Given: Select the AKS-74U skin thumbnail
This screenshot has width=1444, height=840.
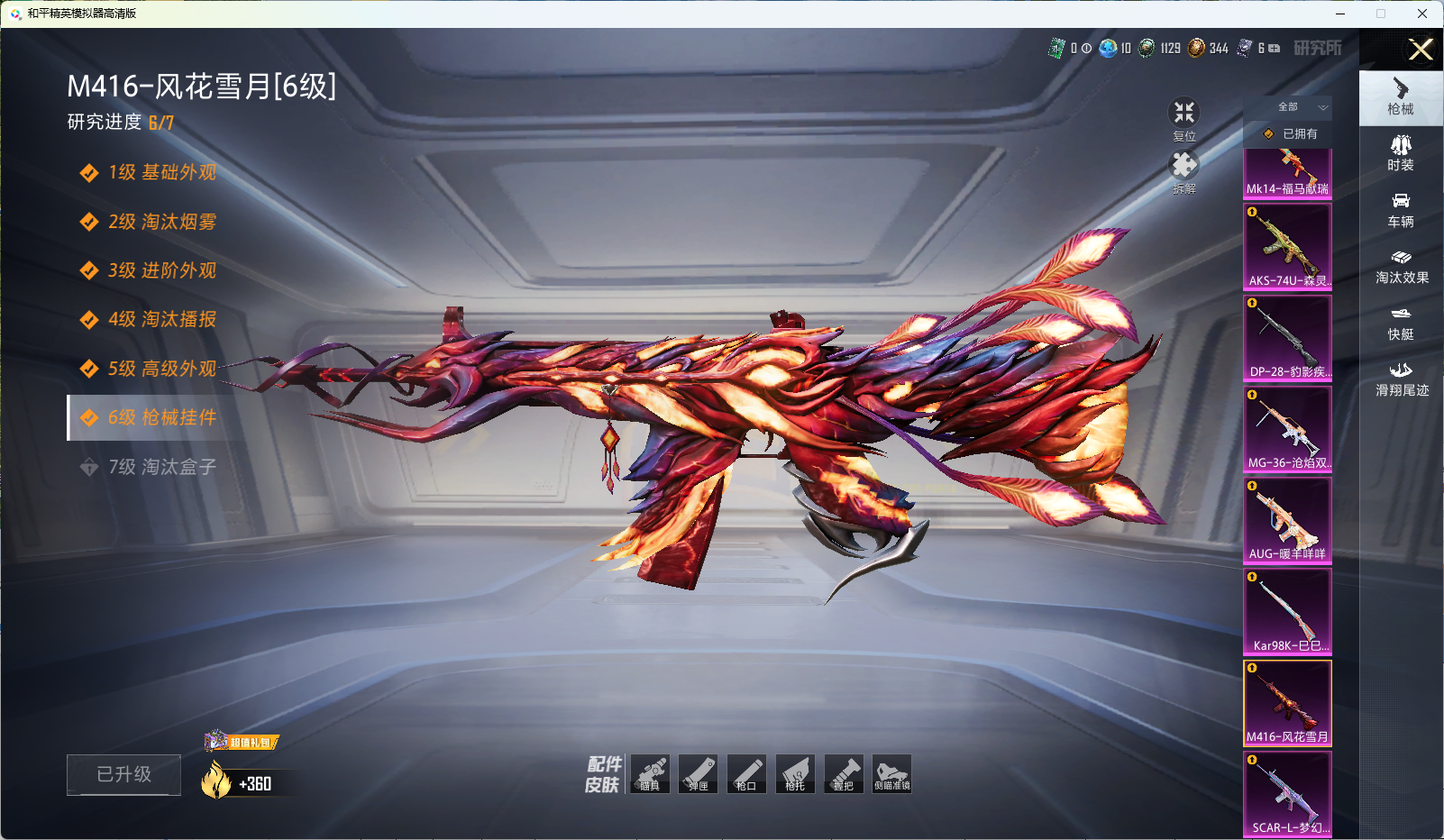Looking at the screenshot, I should [x=1287, y=246].
